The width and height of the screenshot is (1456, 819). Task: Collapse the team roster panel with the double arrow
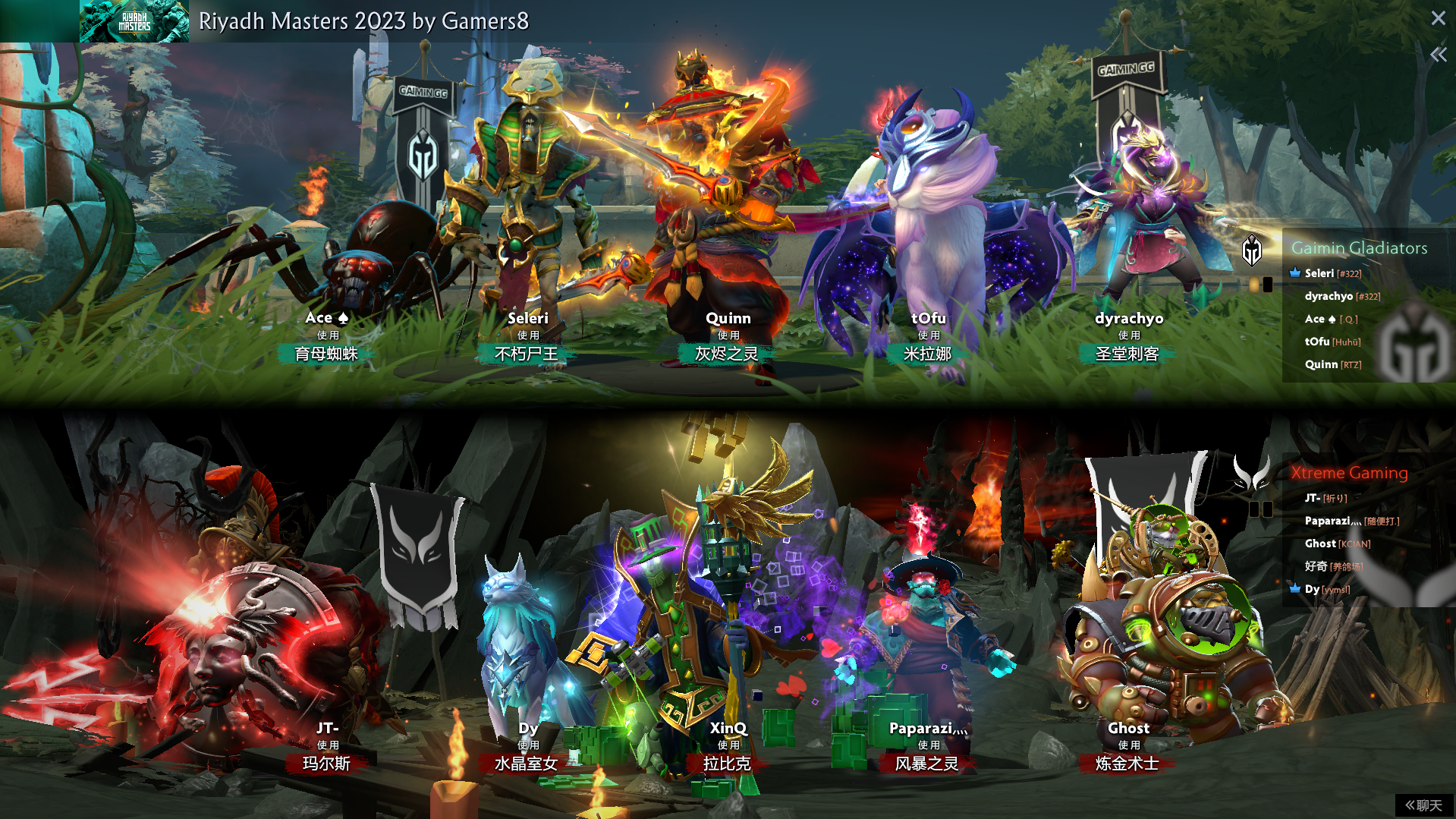pos(1438,55)
